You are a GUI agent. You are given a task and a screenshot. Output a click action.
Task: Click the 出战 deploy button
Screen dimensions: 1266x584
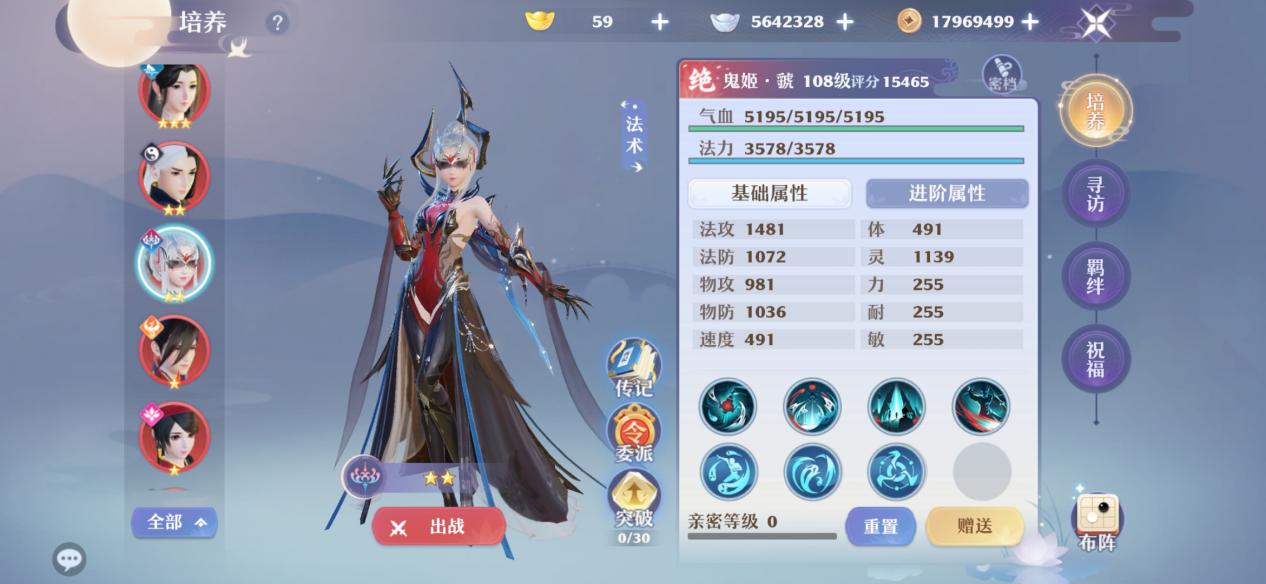[x=438, y=527]
